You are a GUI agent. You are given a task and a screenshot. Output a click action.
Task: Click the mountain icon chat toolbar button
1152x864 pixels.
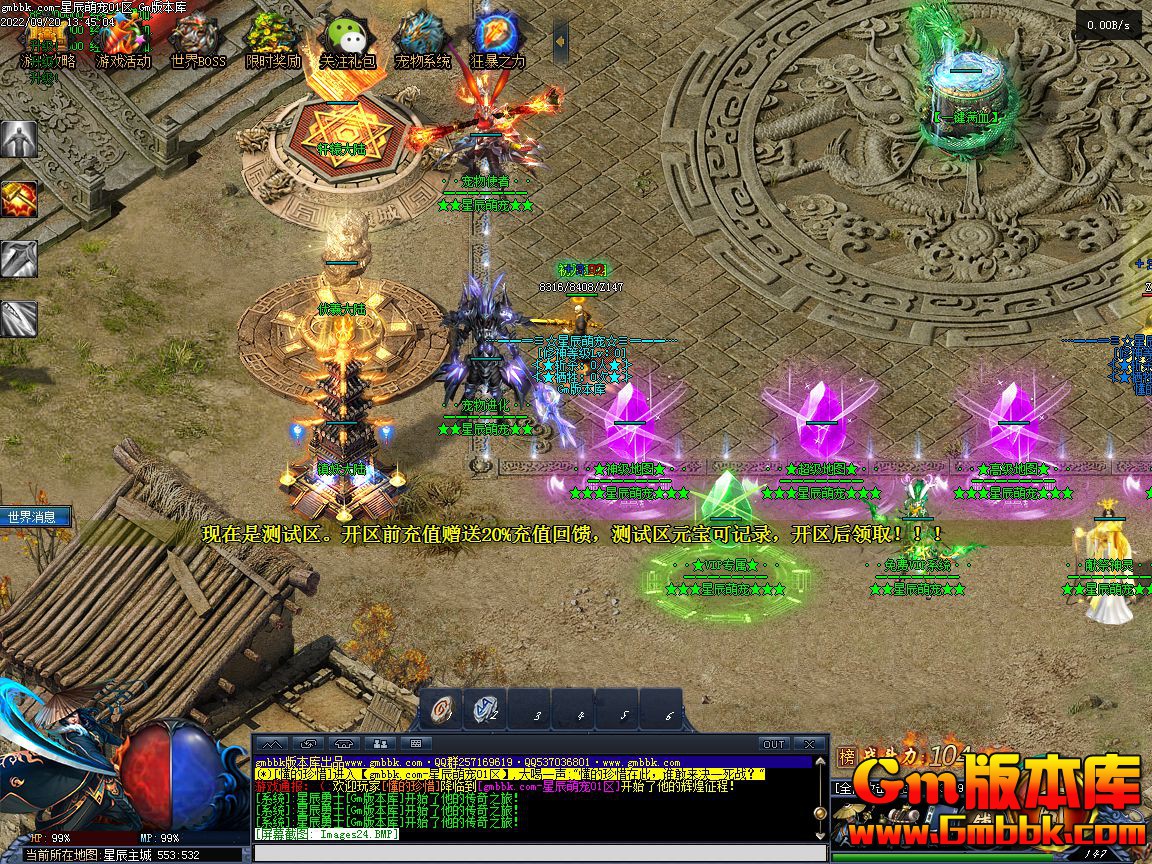click(273, 744)
